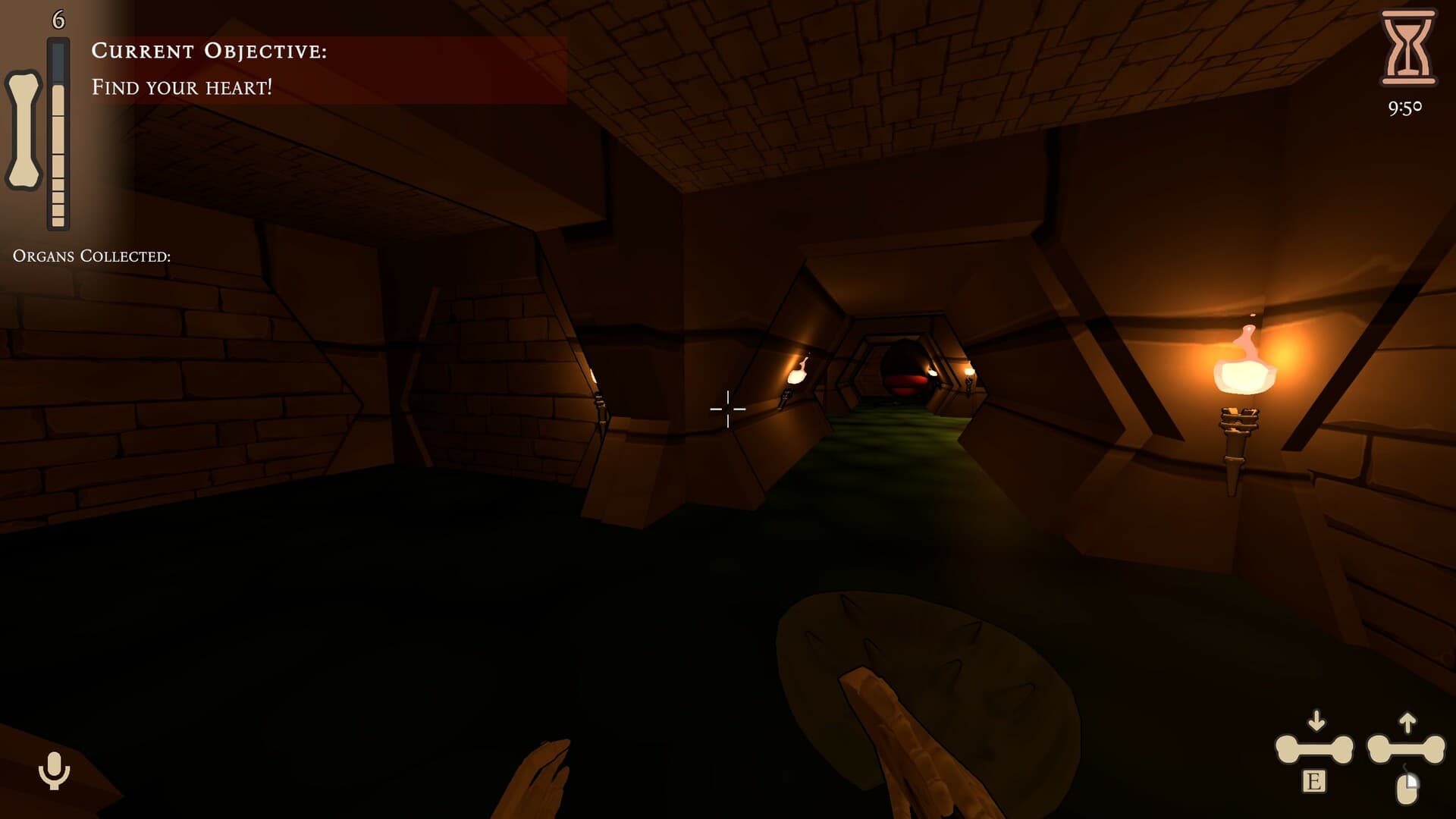Click the E key prompt icon
The width and height of the screenshot is (1456, 819).
[x=1315, y=781]
